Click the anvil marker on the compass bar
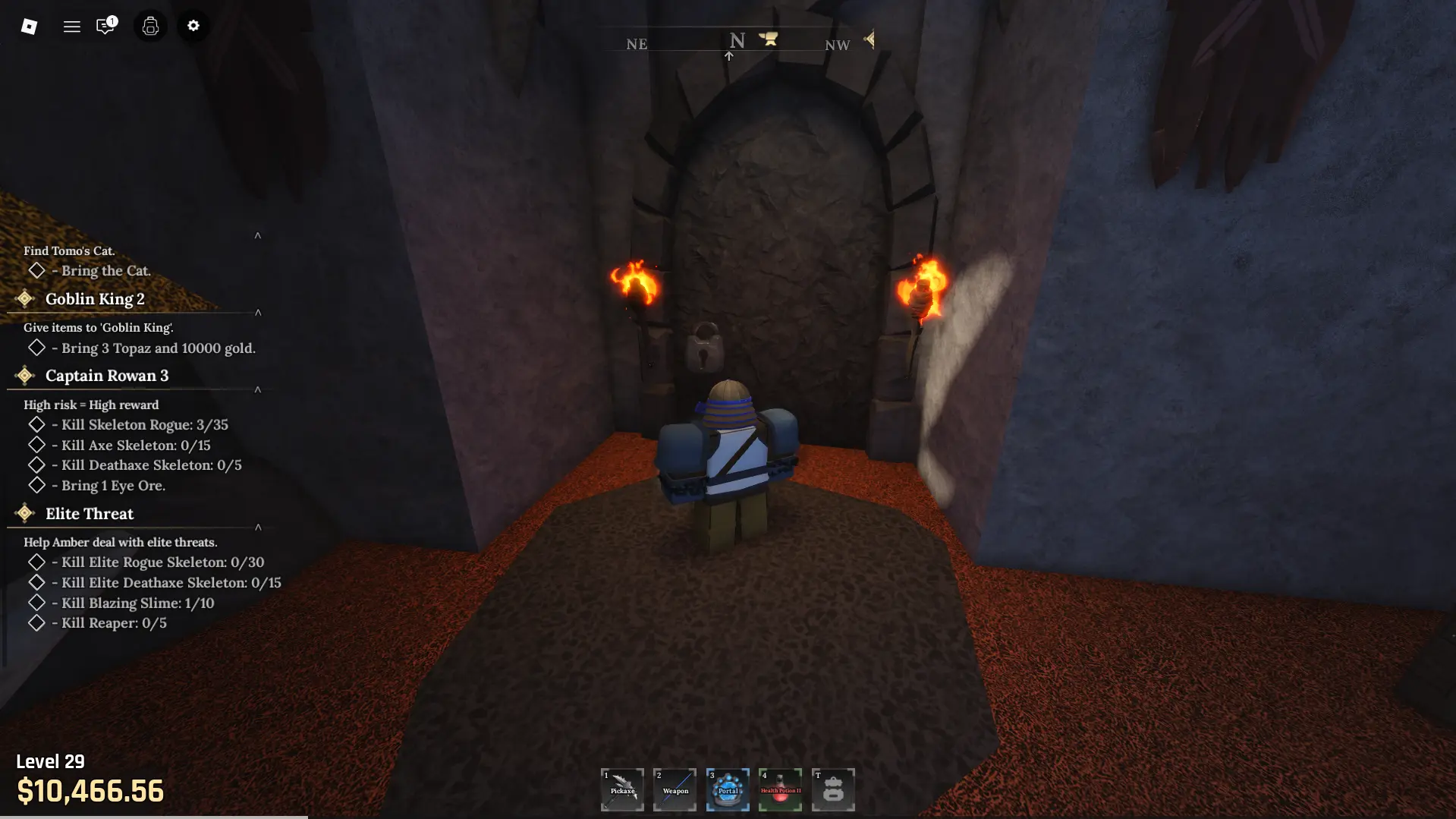Viewport: 1456px width, 819px height. tap(768, 39)
